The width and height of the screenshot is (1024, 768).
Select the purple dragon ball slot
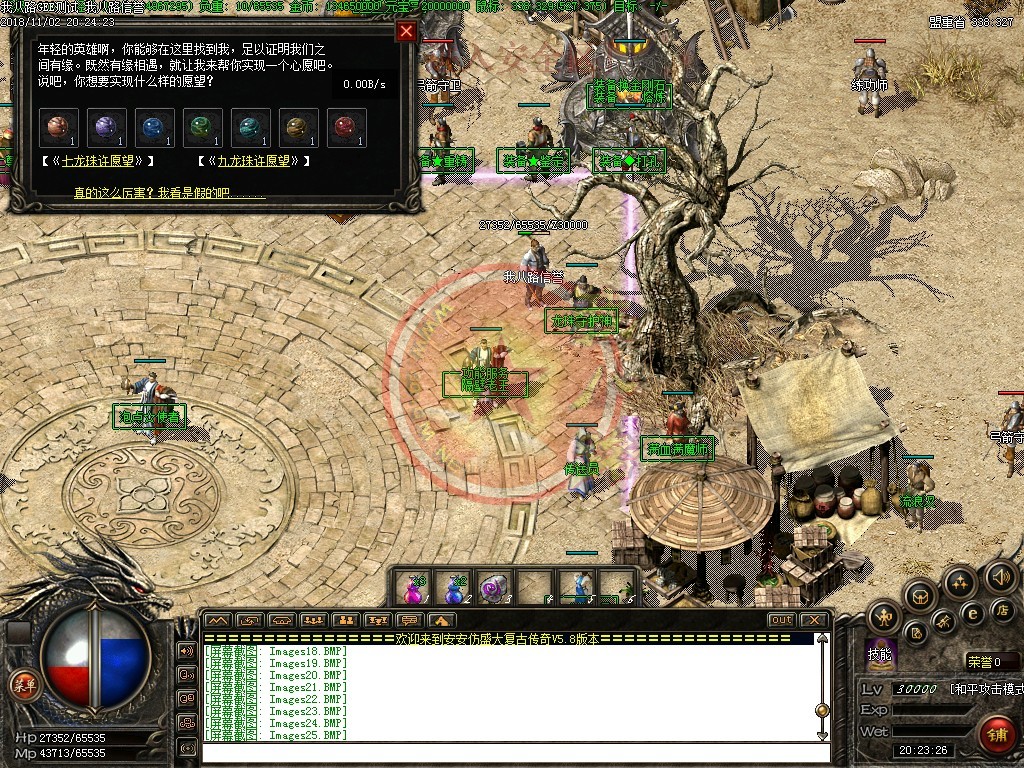pyautogui.click(x=107, y=128)
